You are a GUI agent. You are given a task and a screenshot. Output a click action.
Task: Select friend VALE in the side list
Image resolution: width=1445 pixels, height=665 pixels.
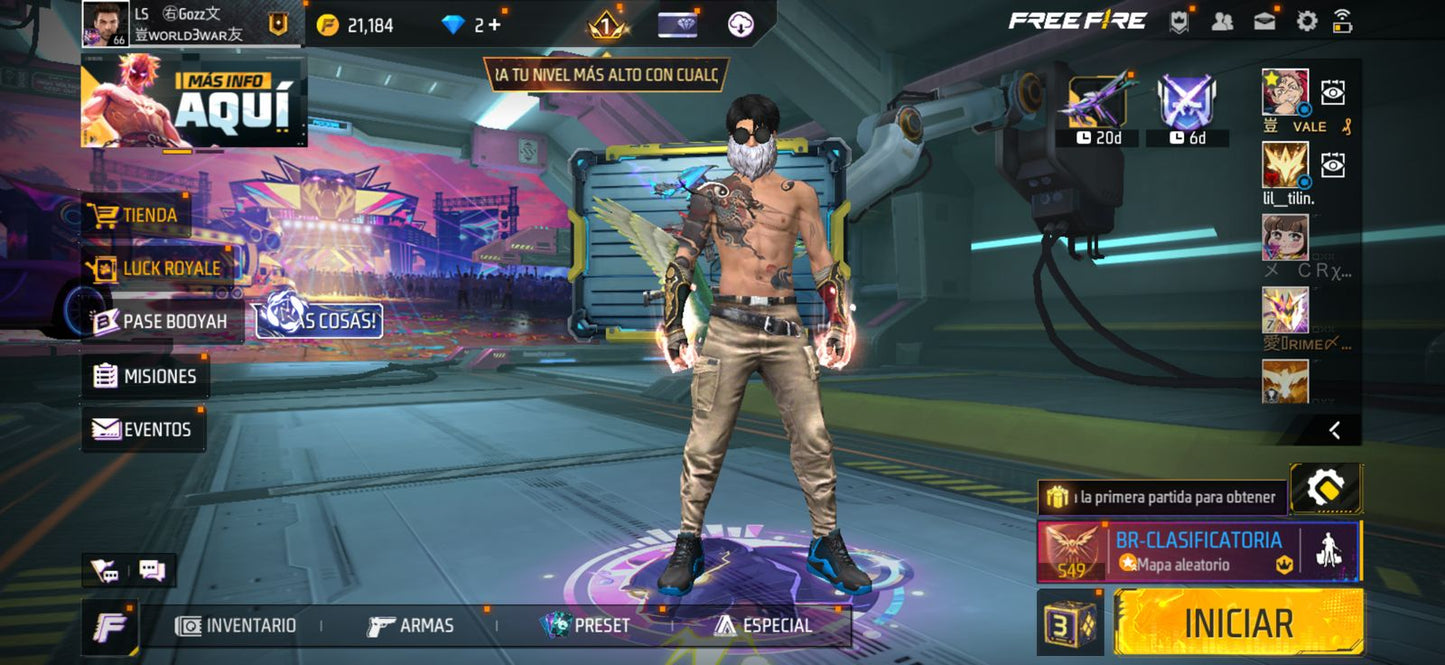[x=1285, y=93]
